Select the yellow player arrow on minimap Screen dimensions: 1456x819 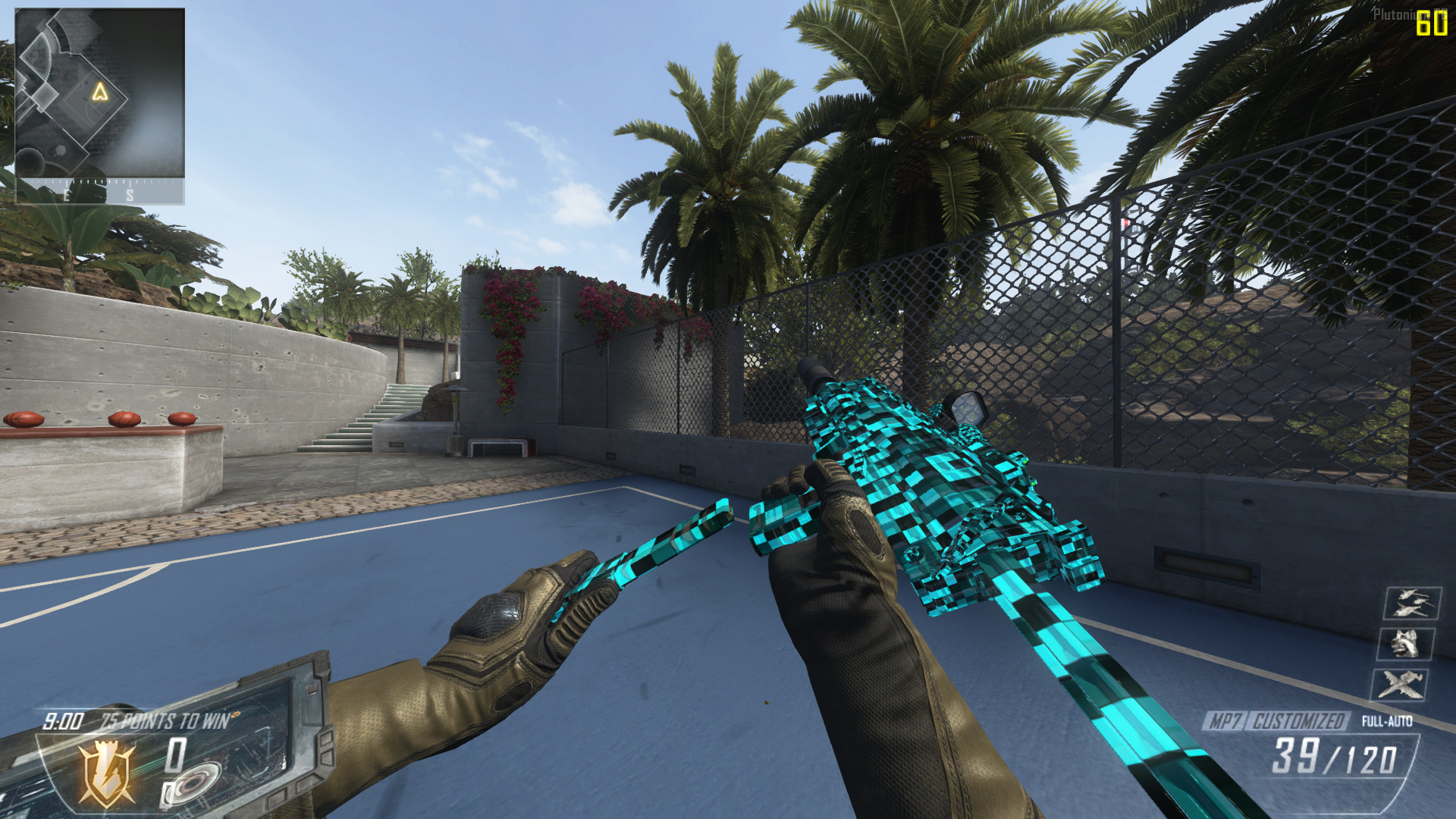99,93
